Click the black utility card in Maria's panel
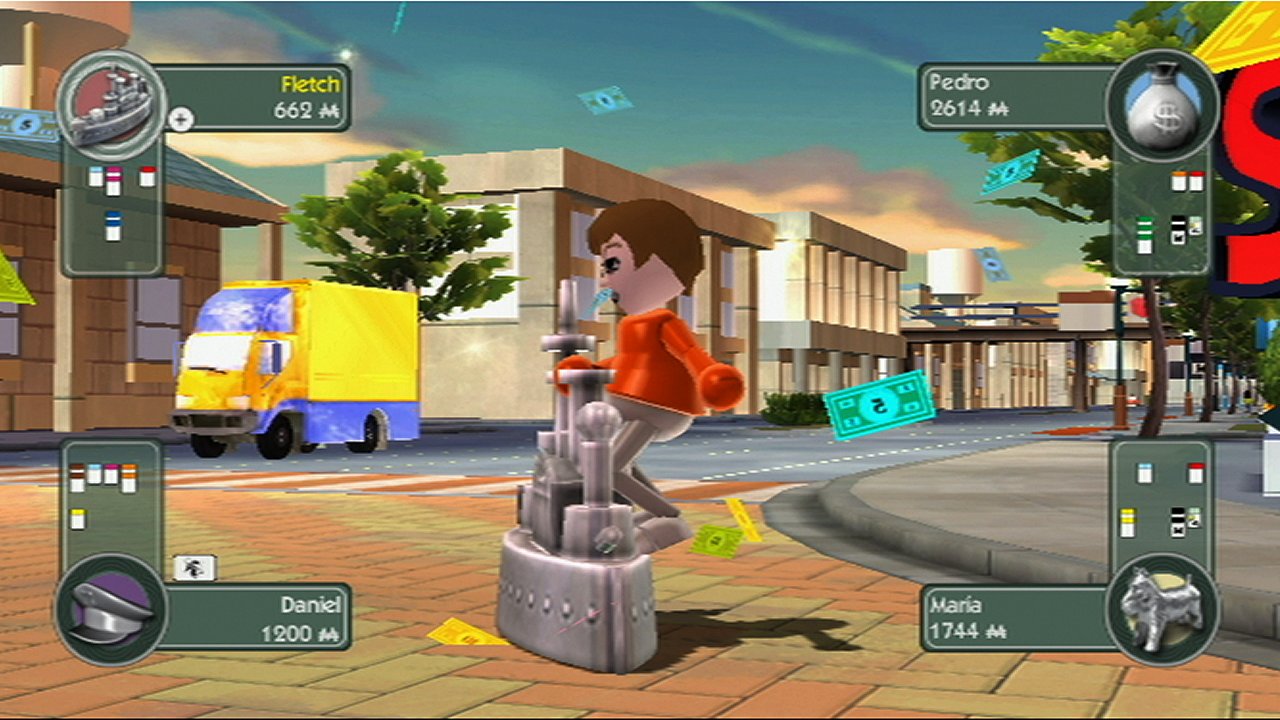Viewport: 1280px width, 720px height. (1178, 520)
